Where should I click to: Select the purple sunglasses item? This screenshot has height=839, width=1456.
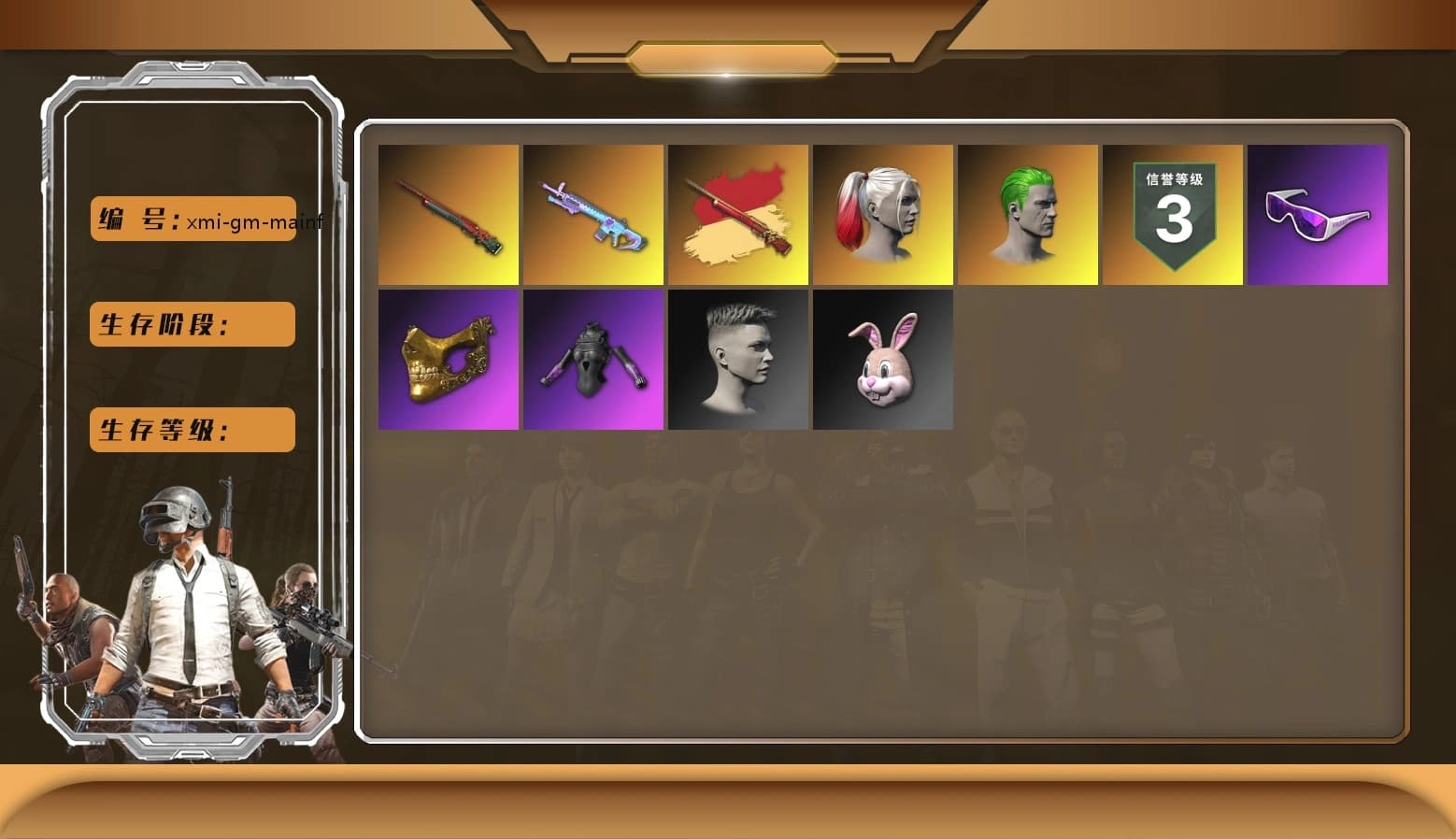[x=1317, y=215]
